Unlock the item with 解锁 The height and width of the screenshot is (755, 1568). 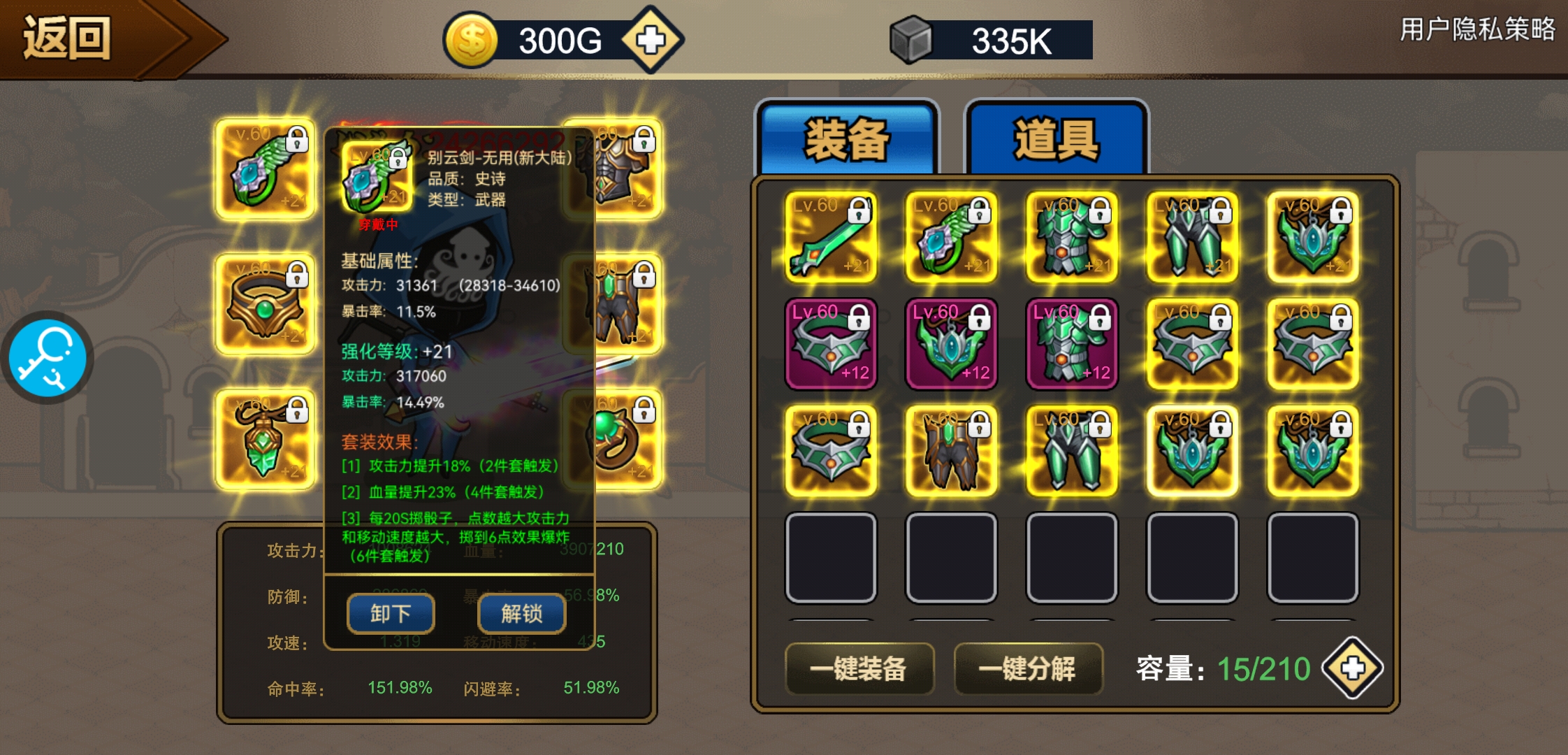coord(521,614)
